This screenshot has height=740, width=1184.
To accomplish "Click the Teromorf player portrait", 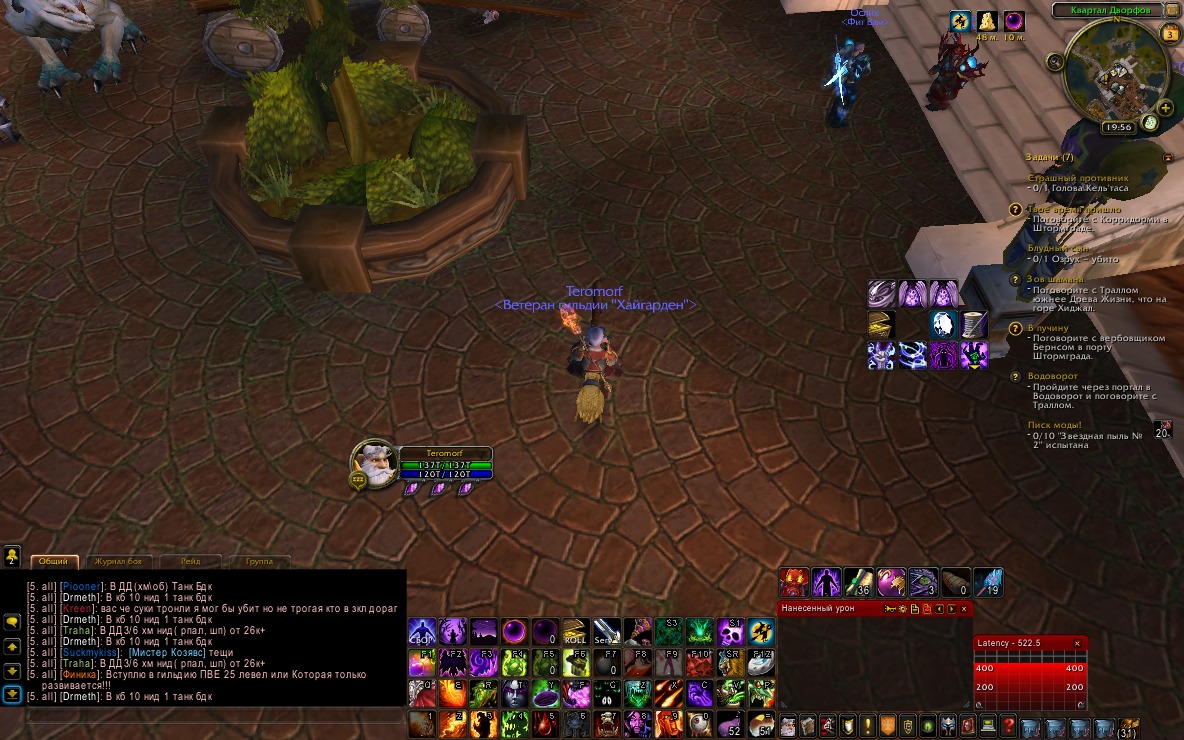I will [372, 465].
